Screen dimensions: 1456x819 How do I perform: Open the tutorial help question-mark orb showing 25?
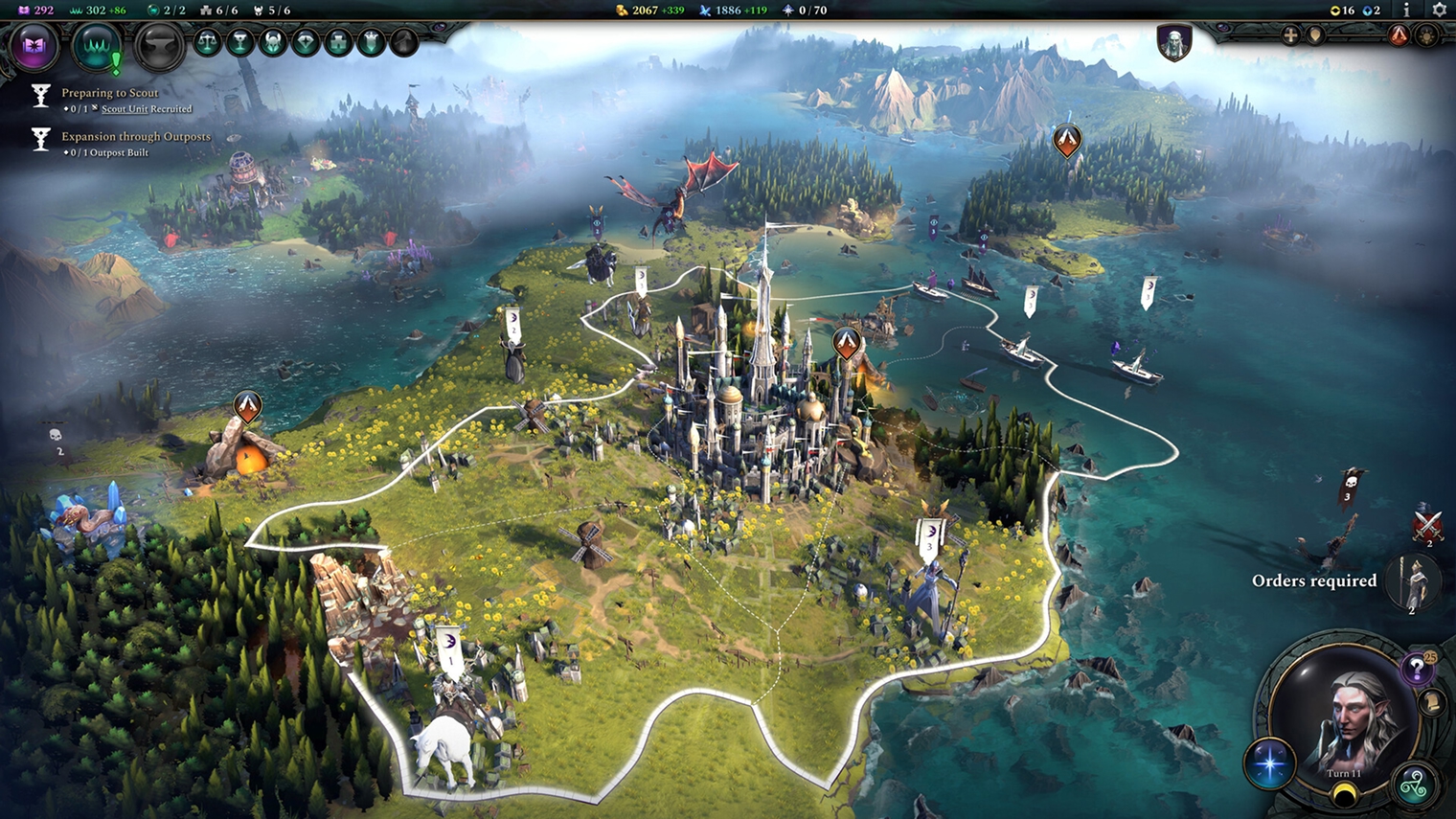(x=1416, y=668)
